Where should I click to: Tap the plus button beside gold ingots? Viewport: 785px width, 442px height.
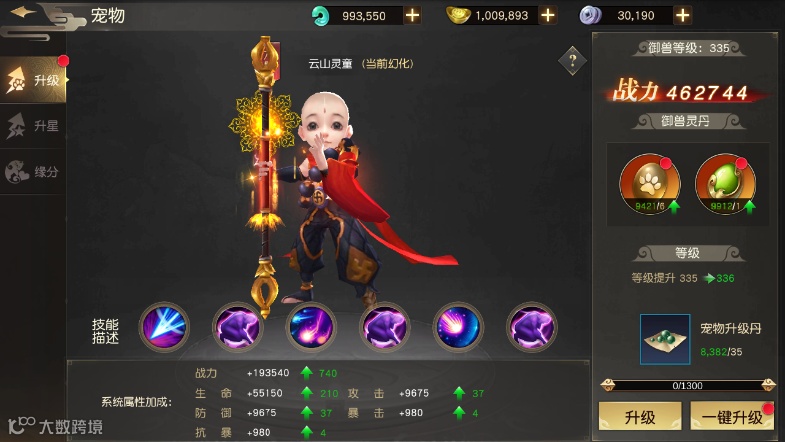pos(547,15)
